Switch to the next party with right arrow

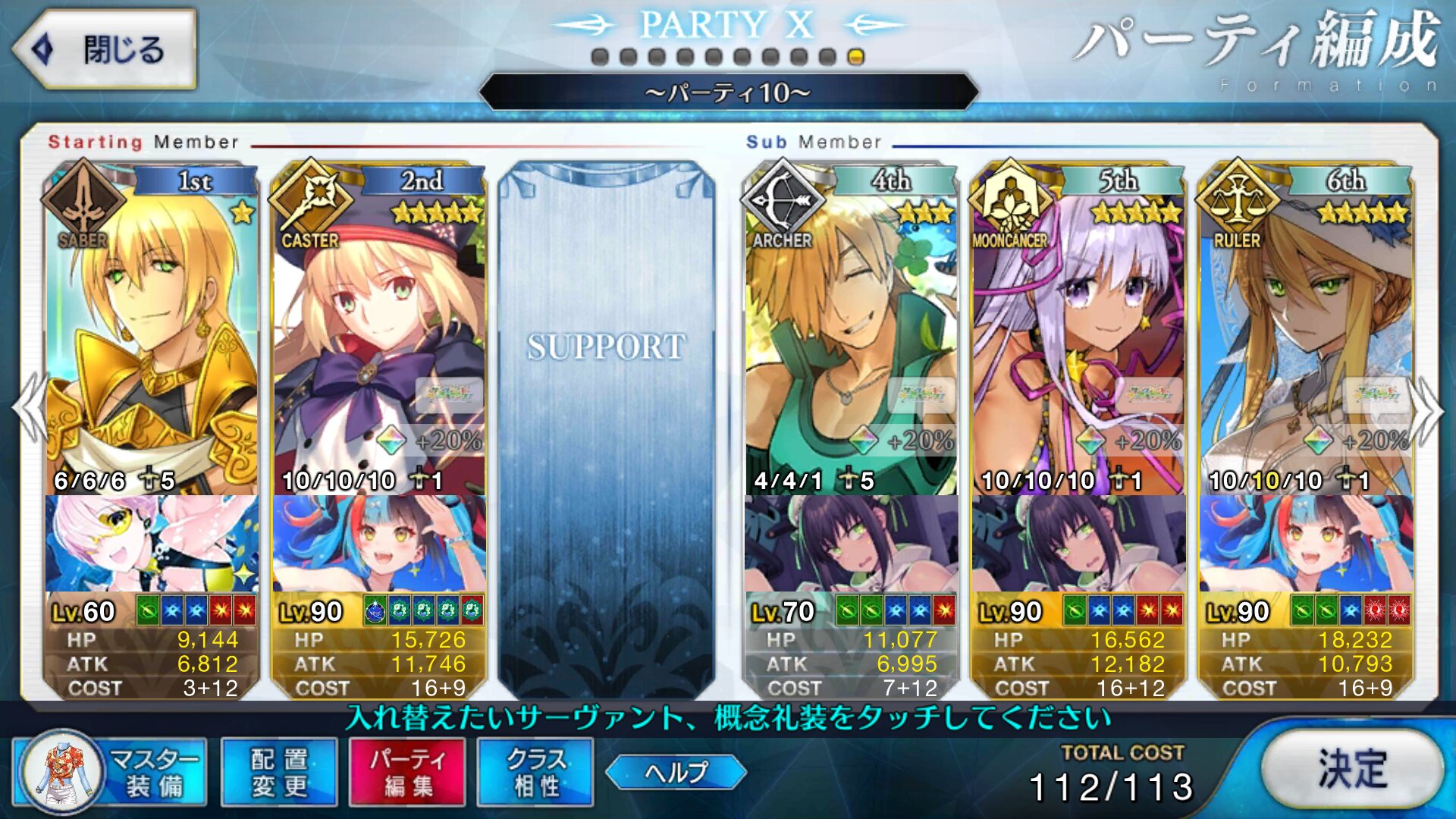(1427, 409)
